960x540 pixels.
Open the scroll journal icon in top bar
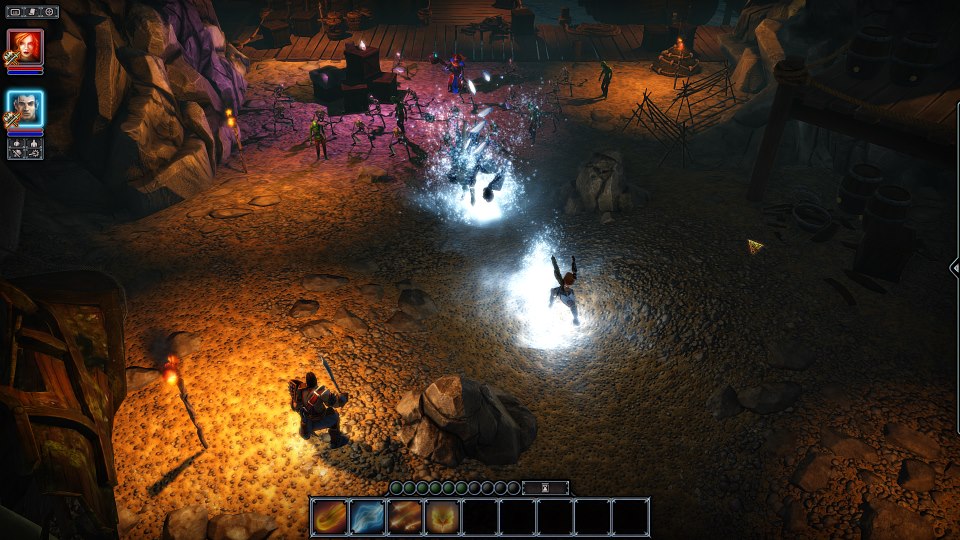click(33, 12)
